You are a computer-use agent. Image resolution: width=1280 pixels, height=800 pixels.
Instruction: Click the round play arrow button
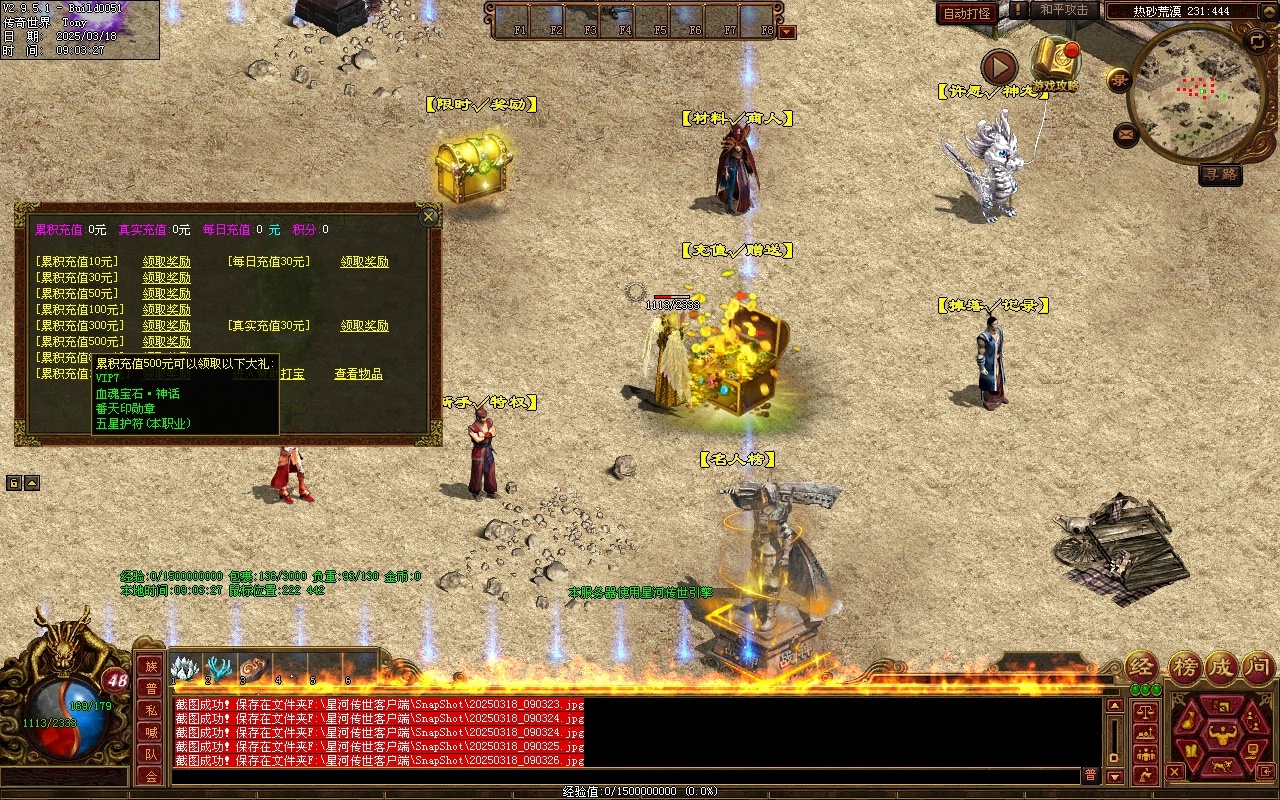tap(998, 67)
